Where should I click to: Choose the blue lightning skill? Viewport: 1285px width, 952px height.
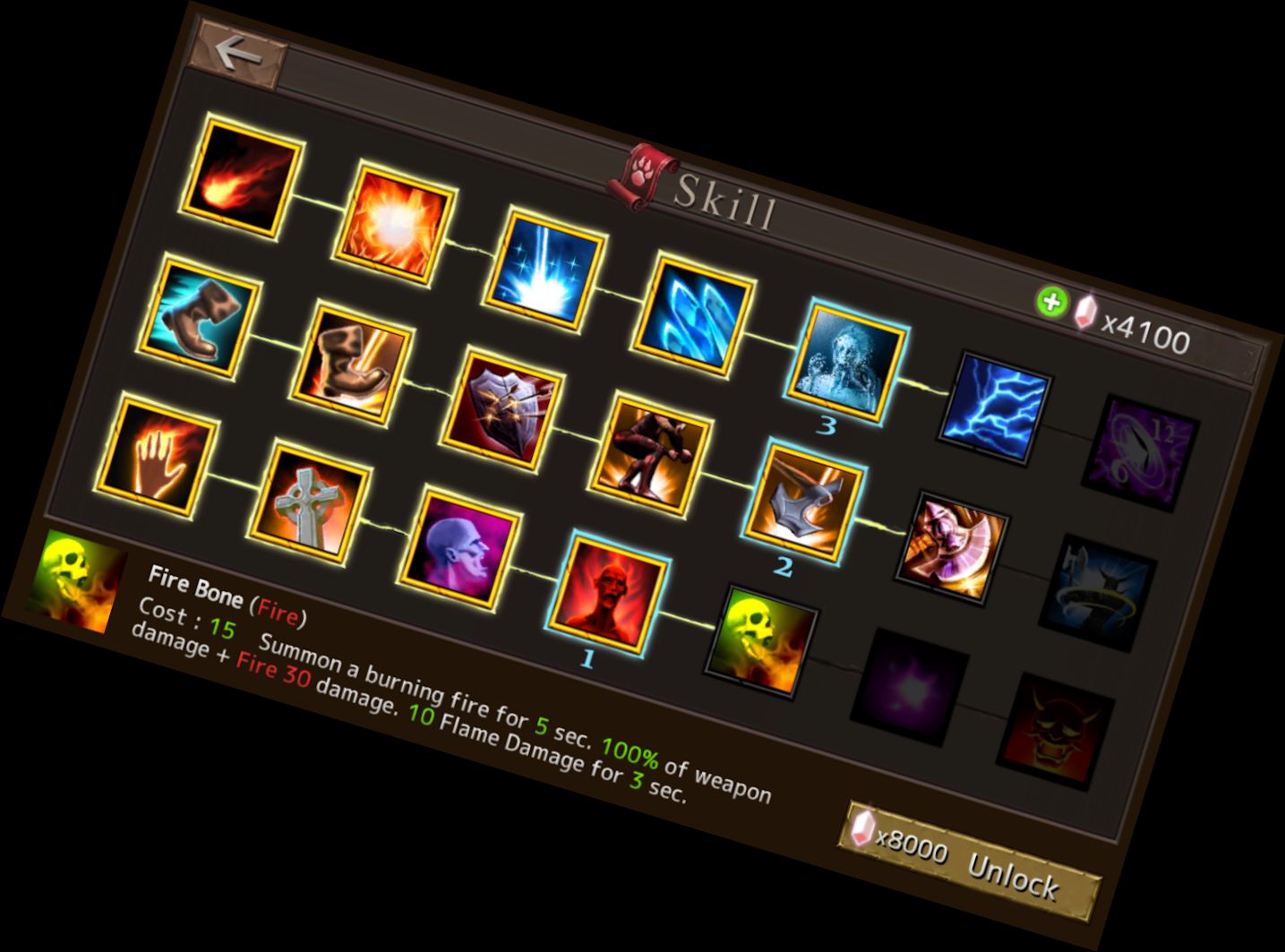994,407
